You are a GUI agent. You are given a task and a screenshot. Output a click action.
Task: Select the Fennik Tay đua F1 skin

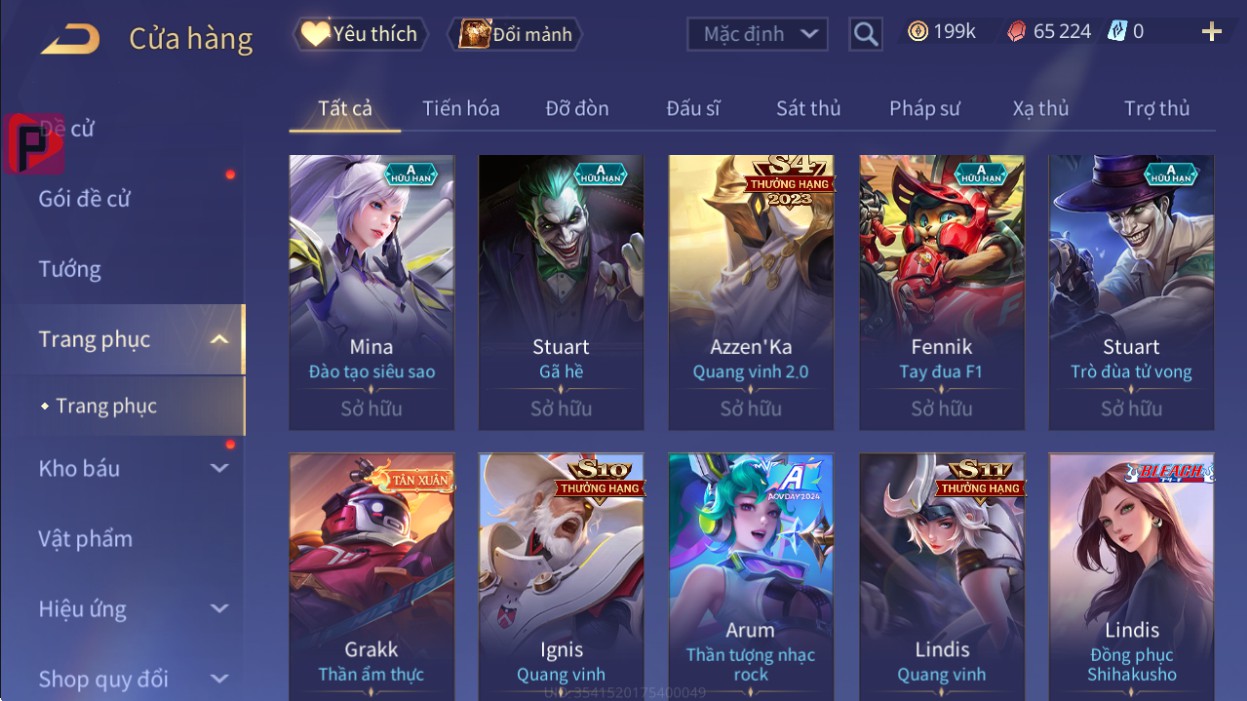pyautogui.click(x=941, y=290)
